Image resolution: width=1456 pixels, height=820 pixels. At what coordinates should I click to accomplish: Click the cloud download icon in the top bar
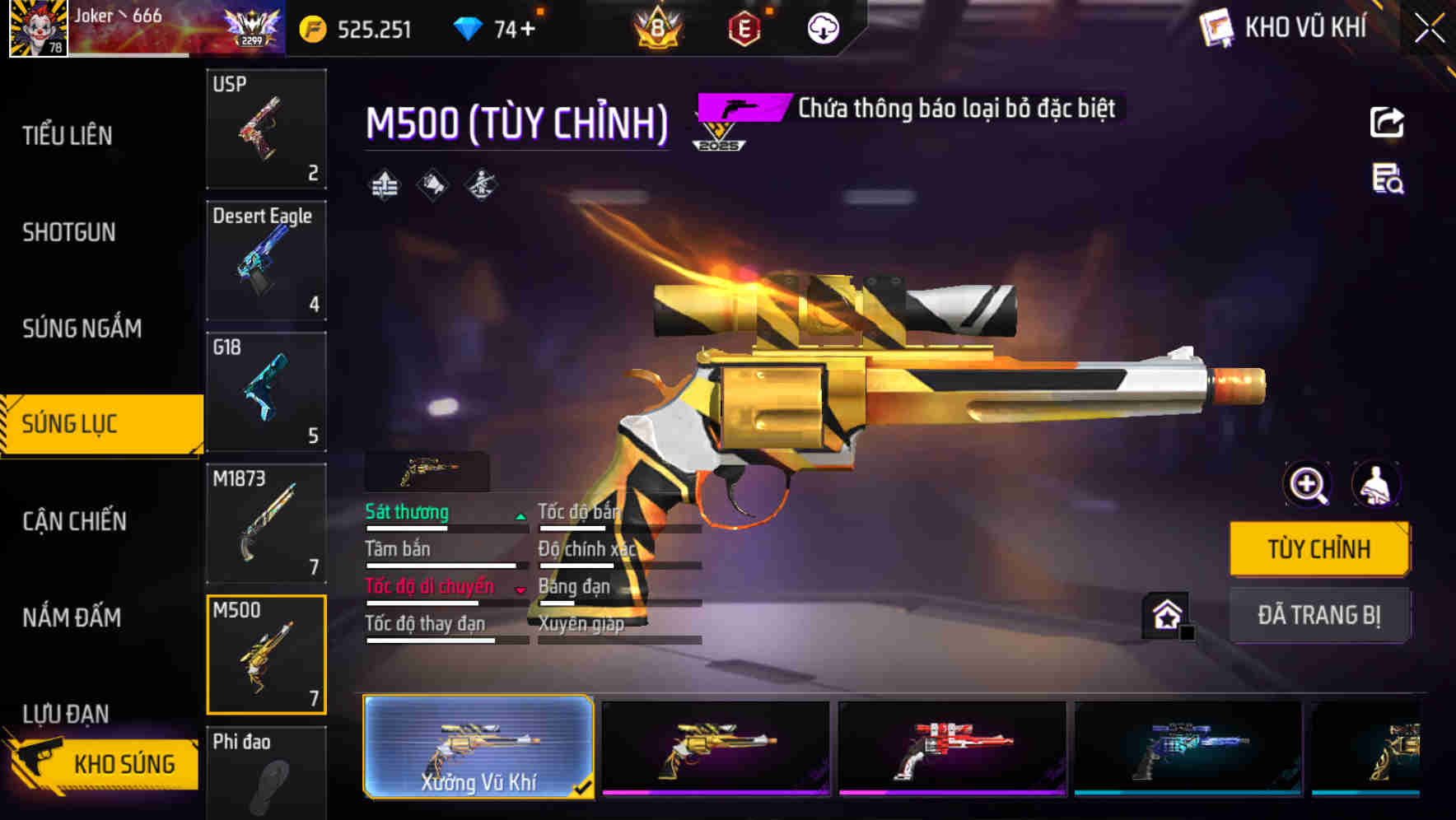pyautogui.click(x=823, y=27)
